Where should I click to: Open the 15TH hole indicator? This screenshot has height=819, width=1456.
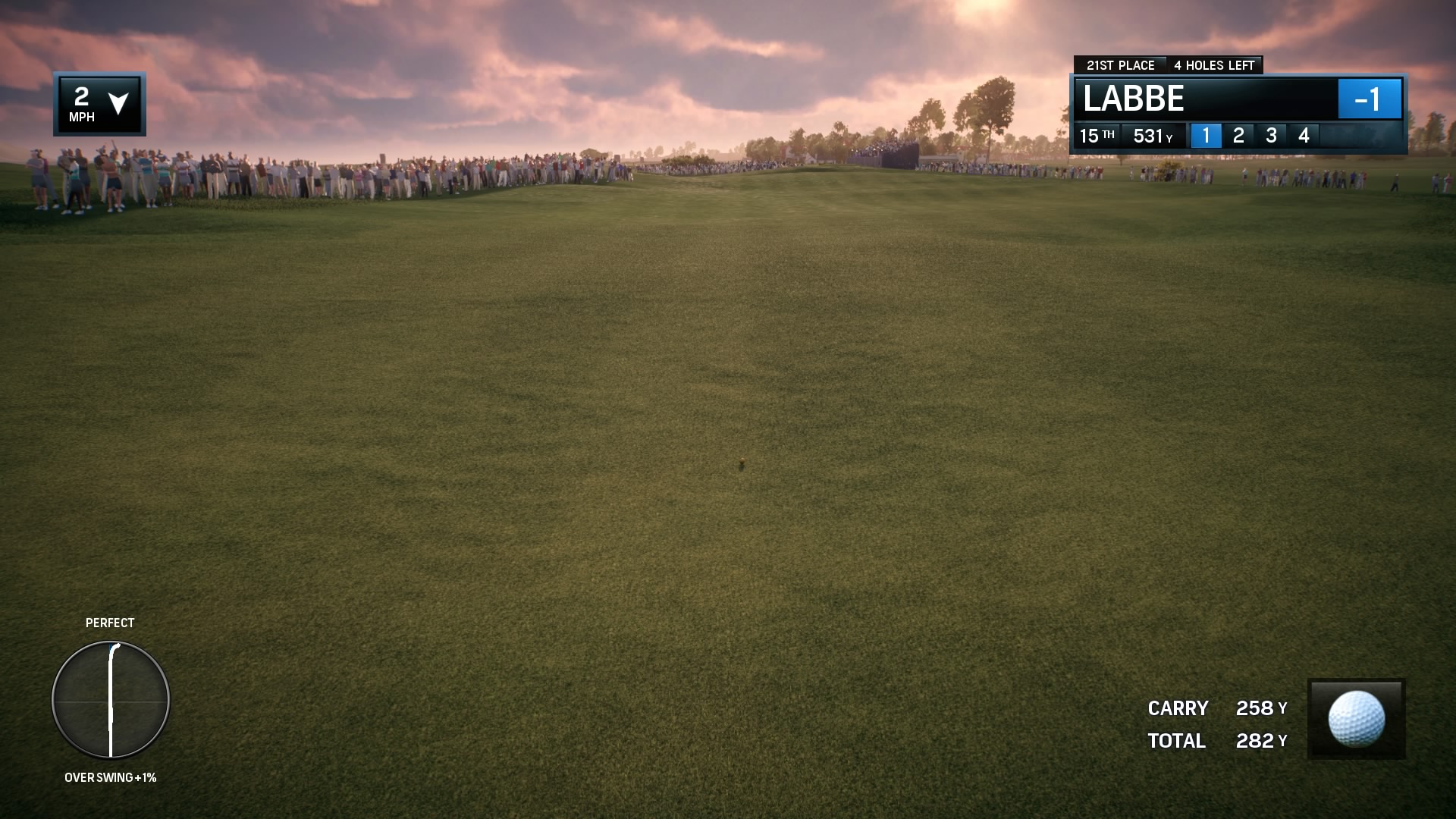pos(1097,136)
